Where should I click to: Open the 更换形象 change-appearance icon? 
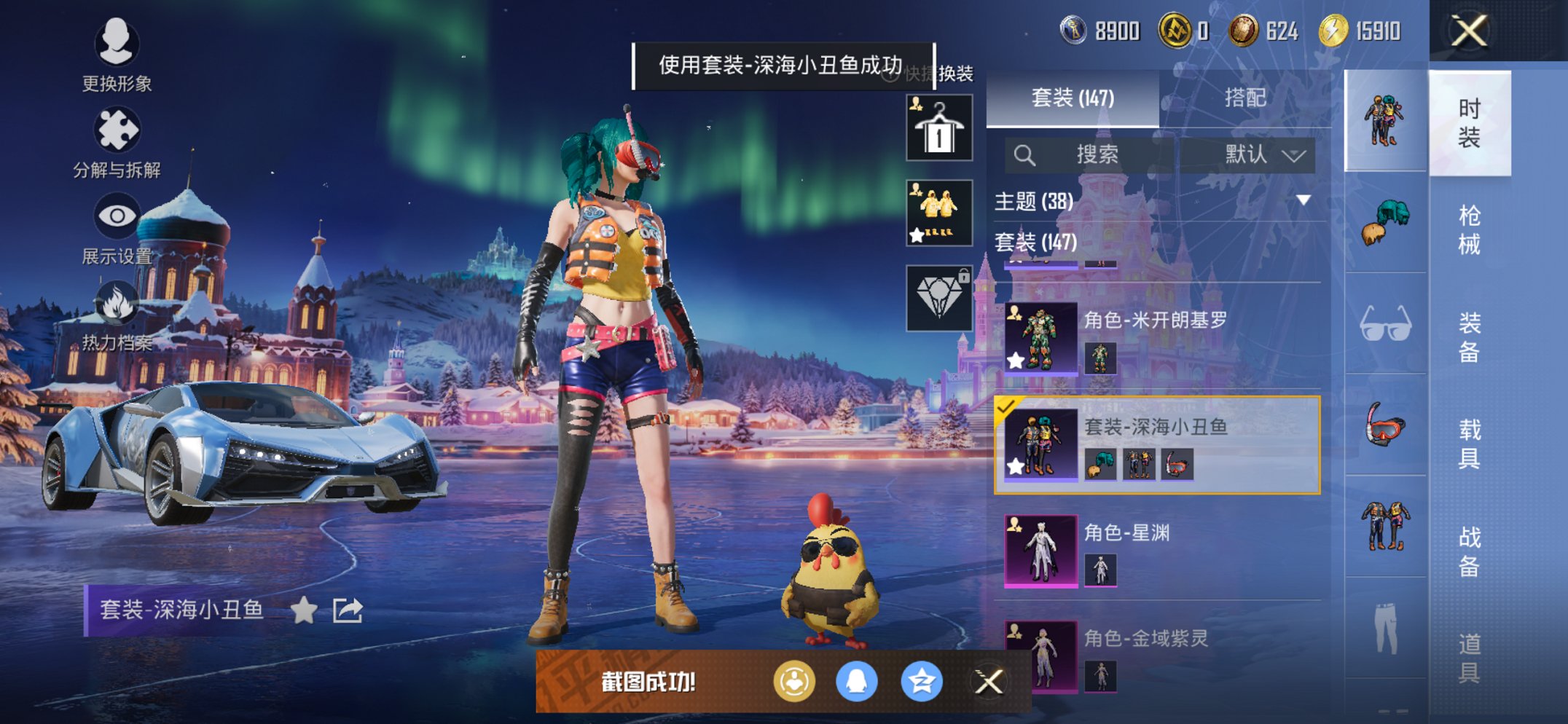click(117, 45)
